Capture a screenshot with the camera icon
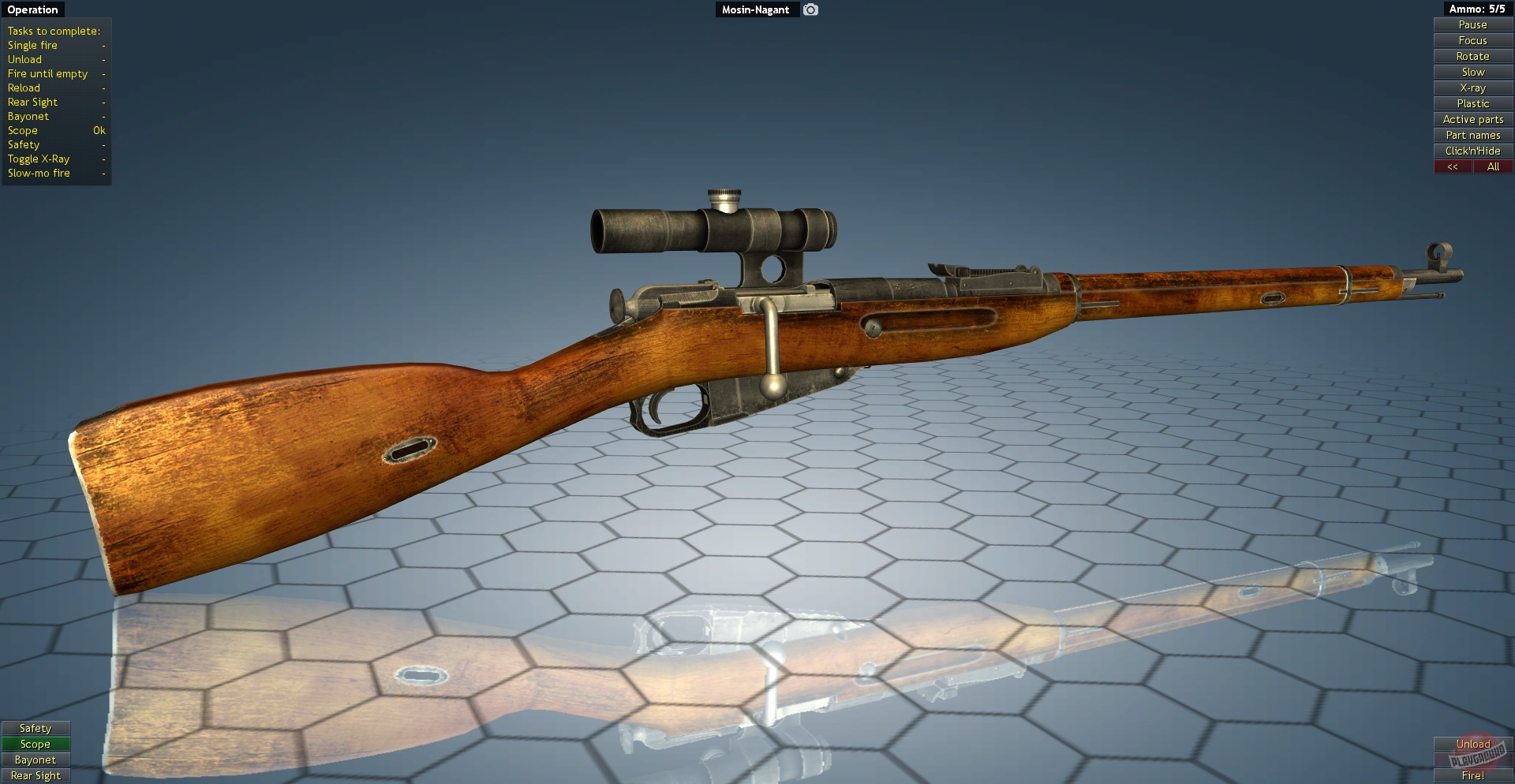Screen dimensions: 1515x784 click(810, 9)
